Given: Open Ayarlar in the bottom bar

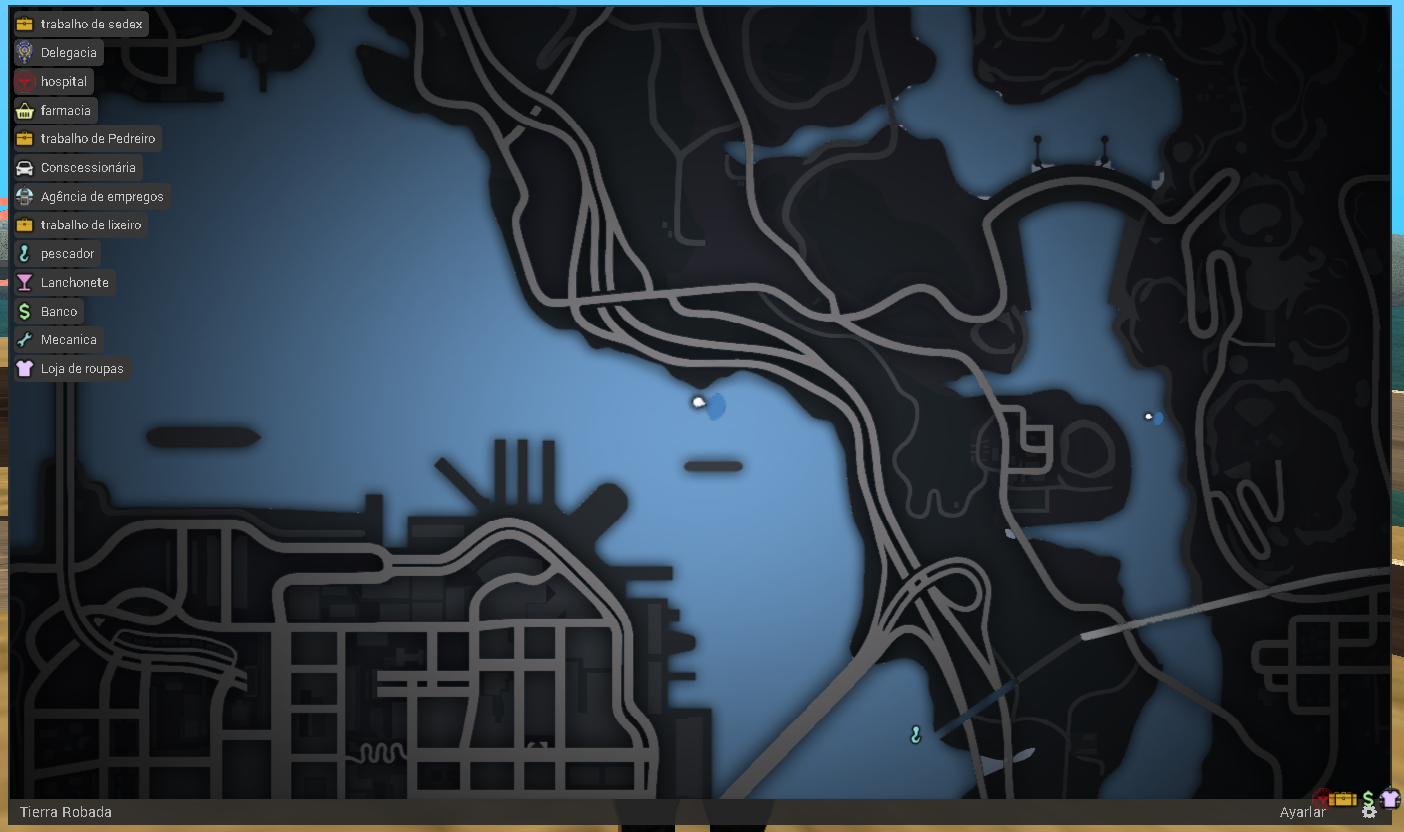Looking at the screenshot, I should (1305, 811).
